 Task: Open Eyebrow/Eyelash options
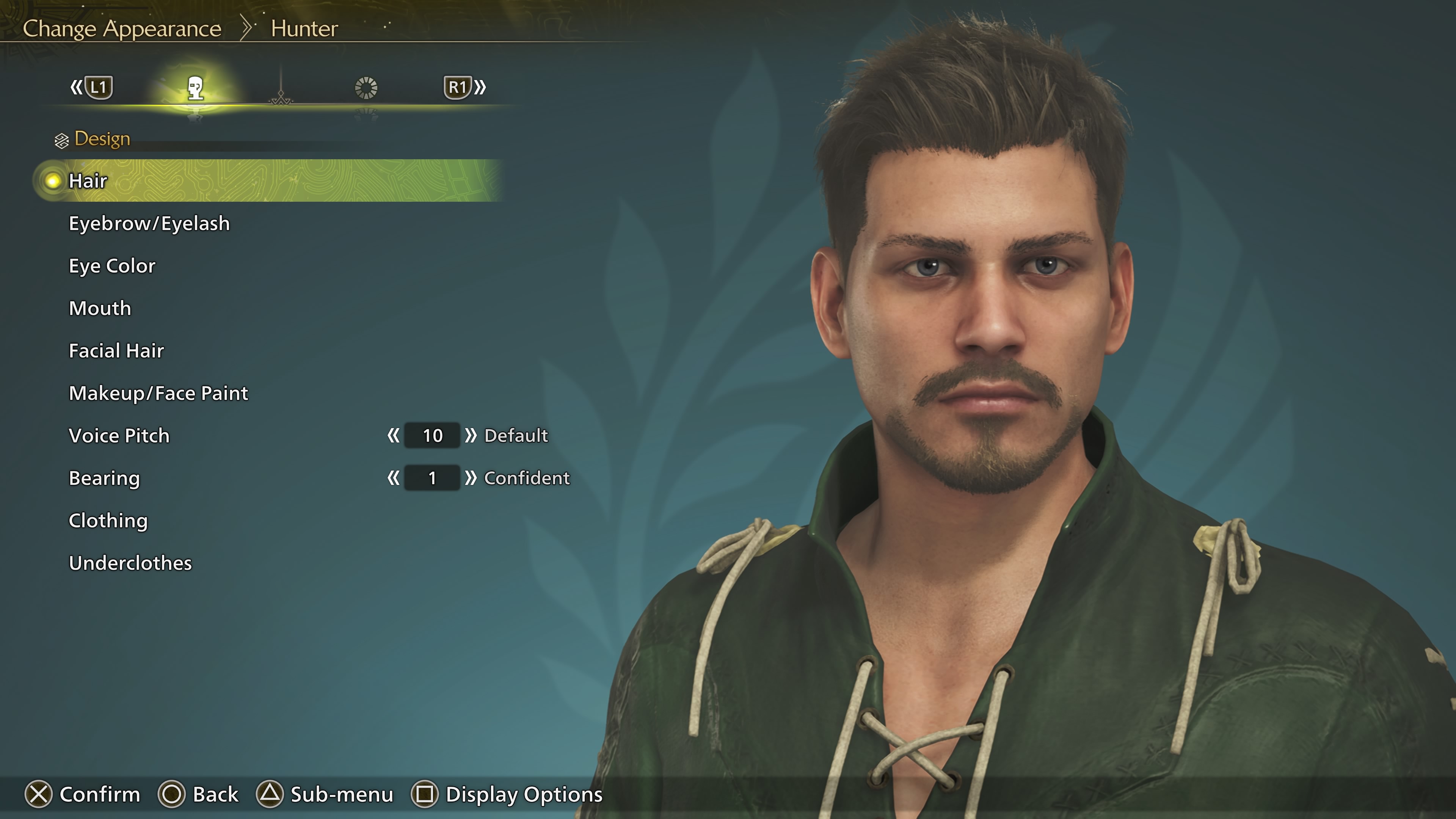pyautogui.click(x=149, y=223)
